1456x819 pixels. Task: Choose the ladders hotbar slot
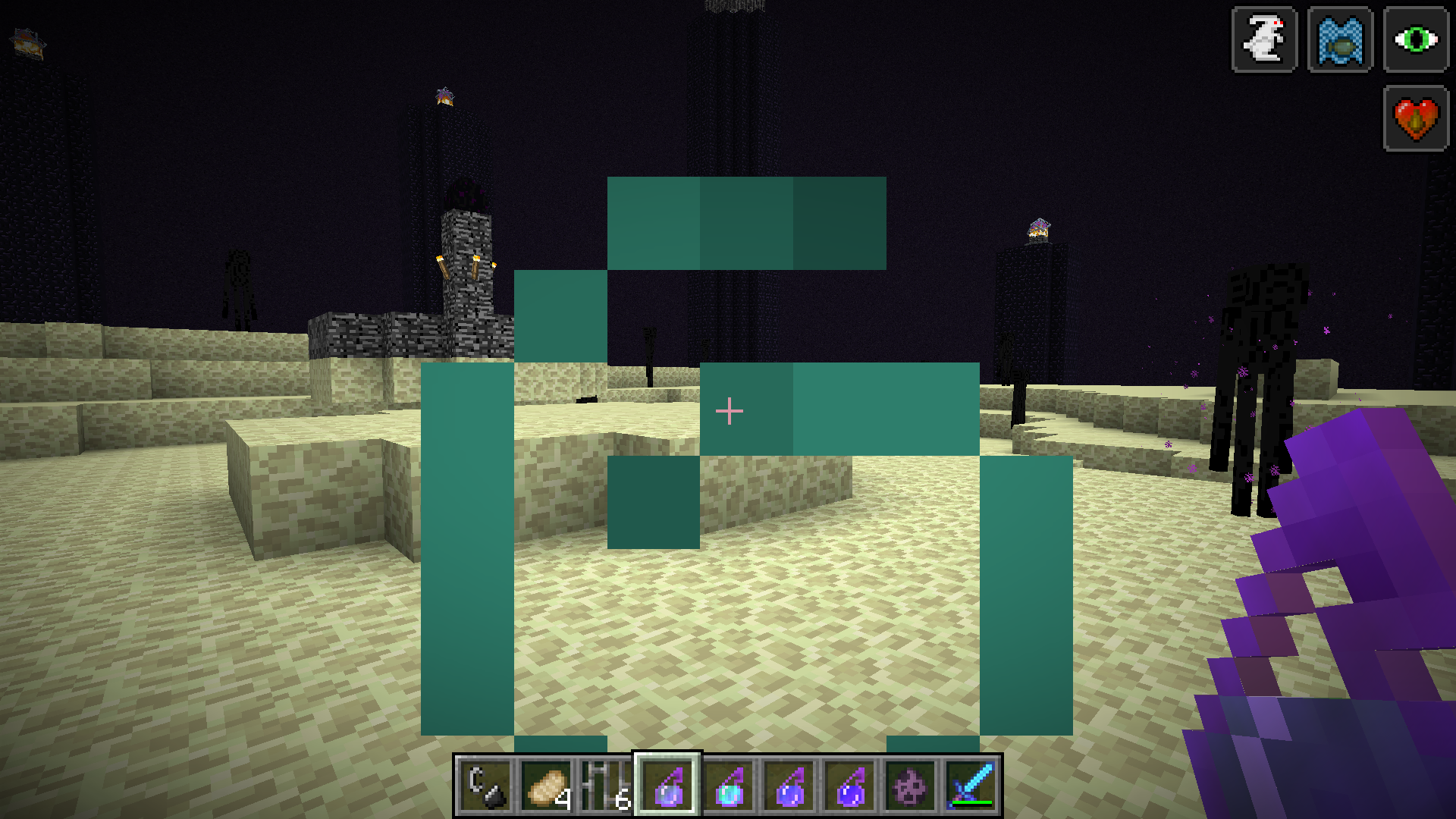607,786
